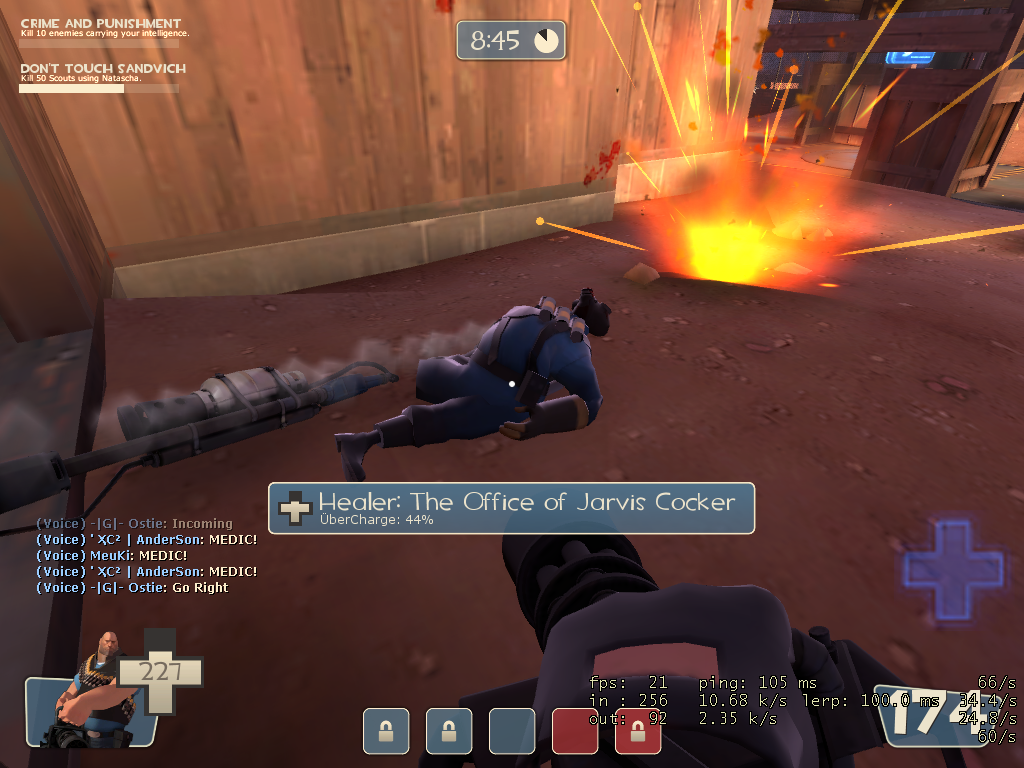The width and height of the screenshot is (1024, 768).
Task: Click the Ostie: Incoming voice chat line
Action: [134, 524]
